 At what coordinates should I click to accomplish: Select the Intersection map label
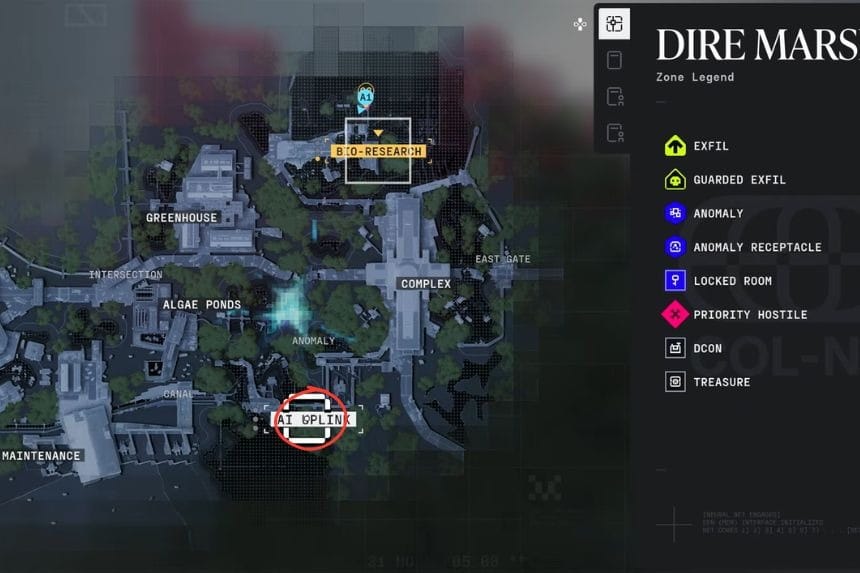[x=126, y=275]
